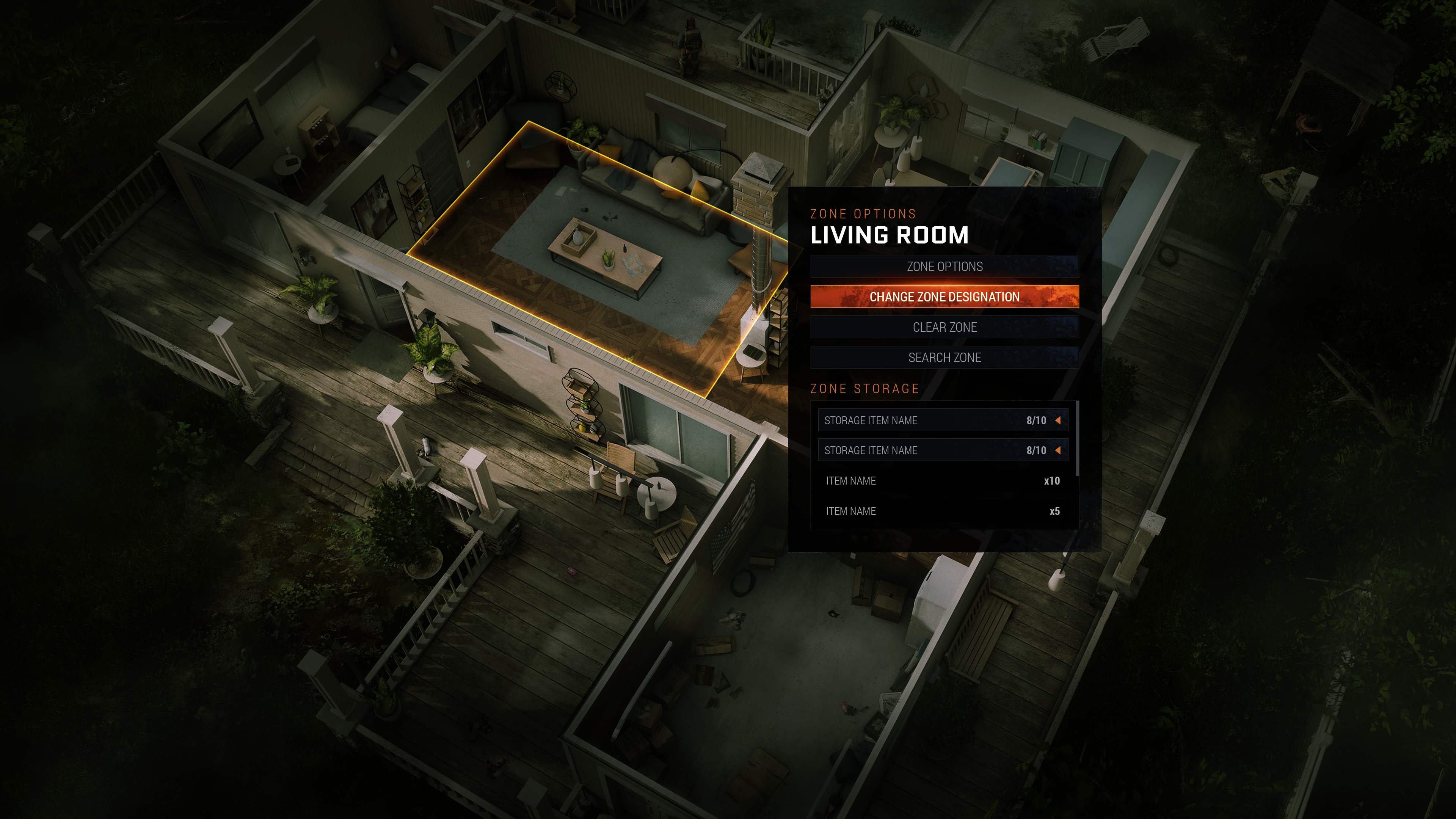Select the Item Name row with x5
The image size is (1456, 819).
point(942,511)
